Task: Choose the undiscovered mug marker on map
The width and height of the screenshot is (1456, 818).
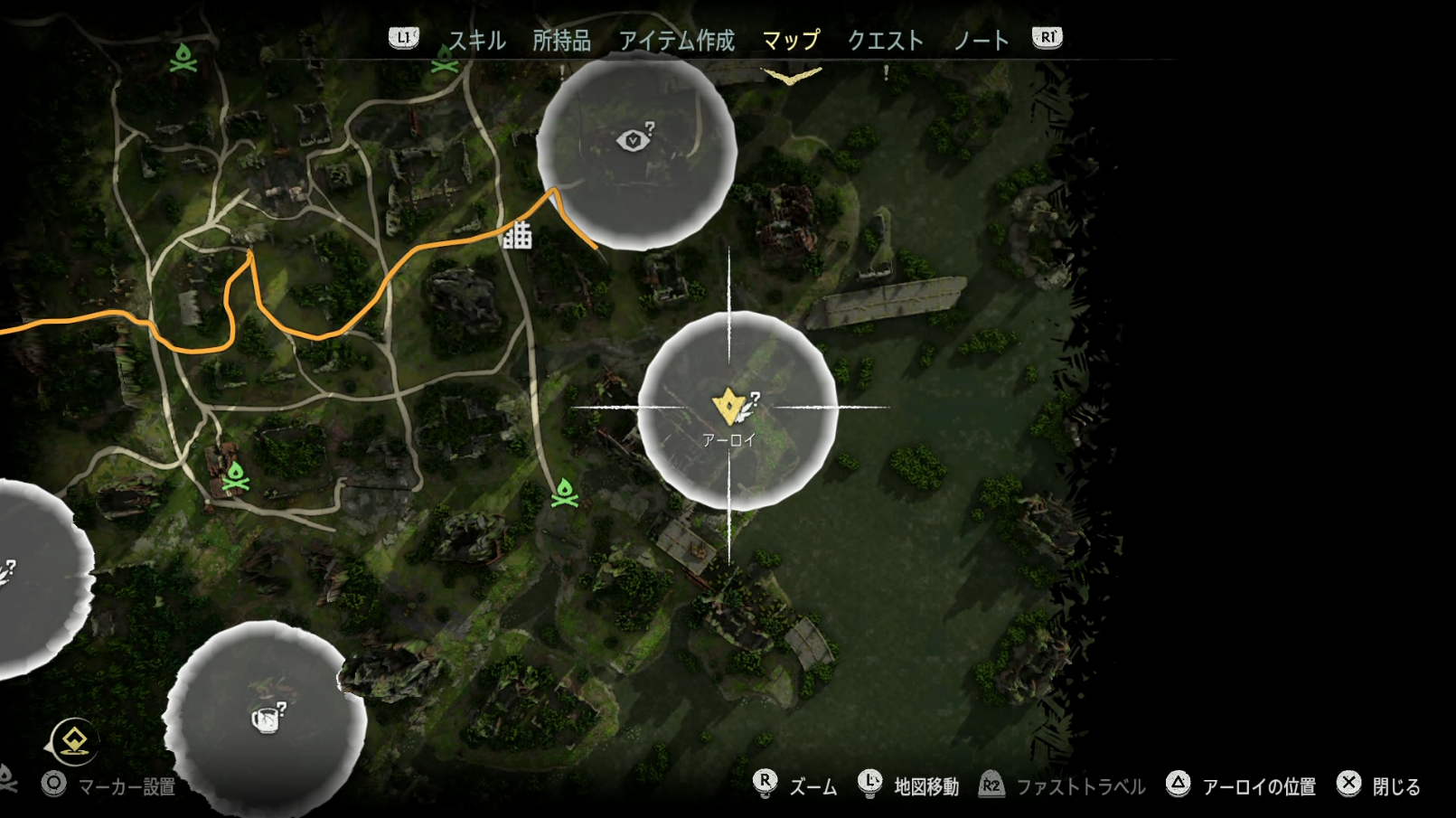Action: [266, 719]
